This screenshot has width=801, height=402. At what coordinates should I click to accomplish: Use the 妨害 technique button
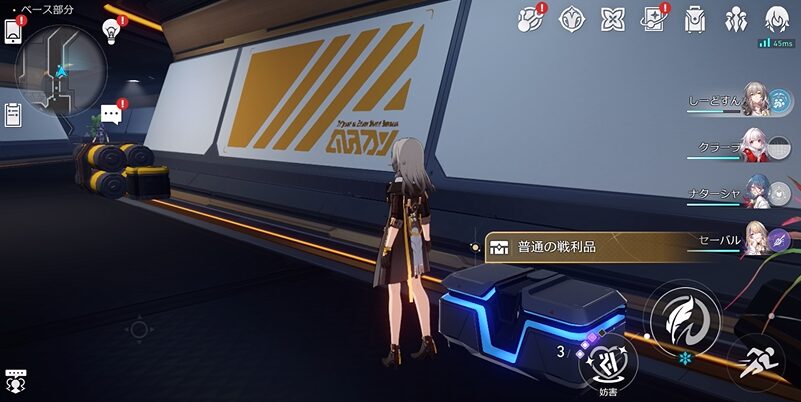(x=608, y=357)
